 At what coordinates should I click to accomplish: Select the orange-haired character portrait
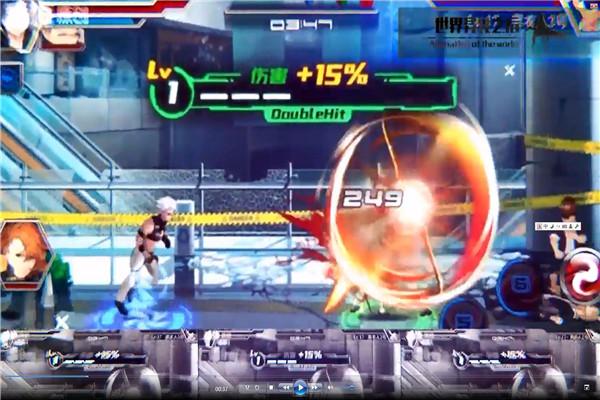[20, 253]
